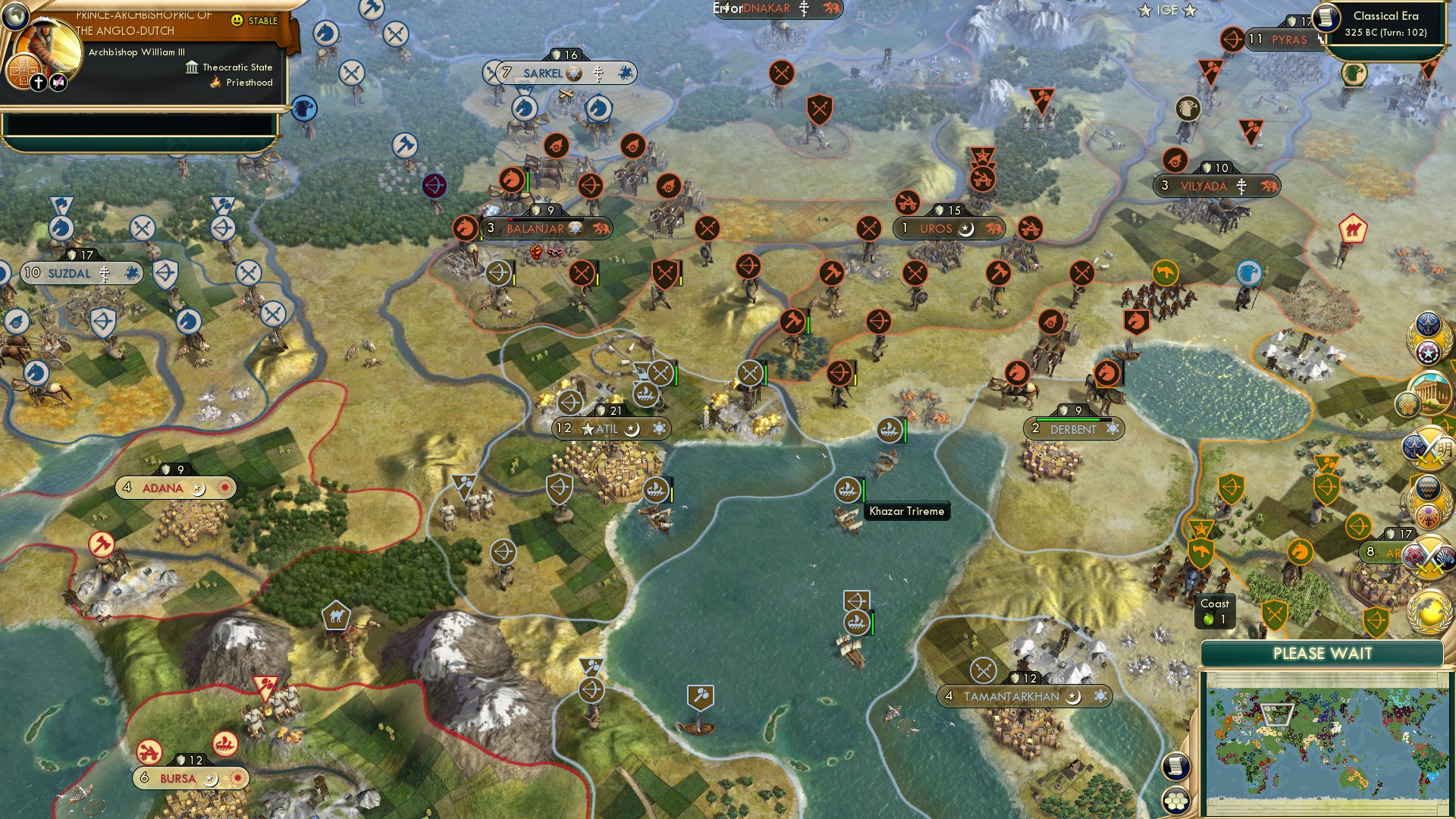Image resolution: width=1456 pixels, height=819 pixels.
Task: Expand the Atil city banner
Action: (607, 428)
